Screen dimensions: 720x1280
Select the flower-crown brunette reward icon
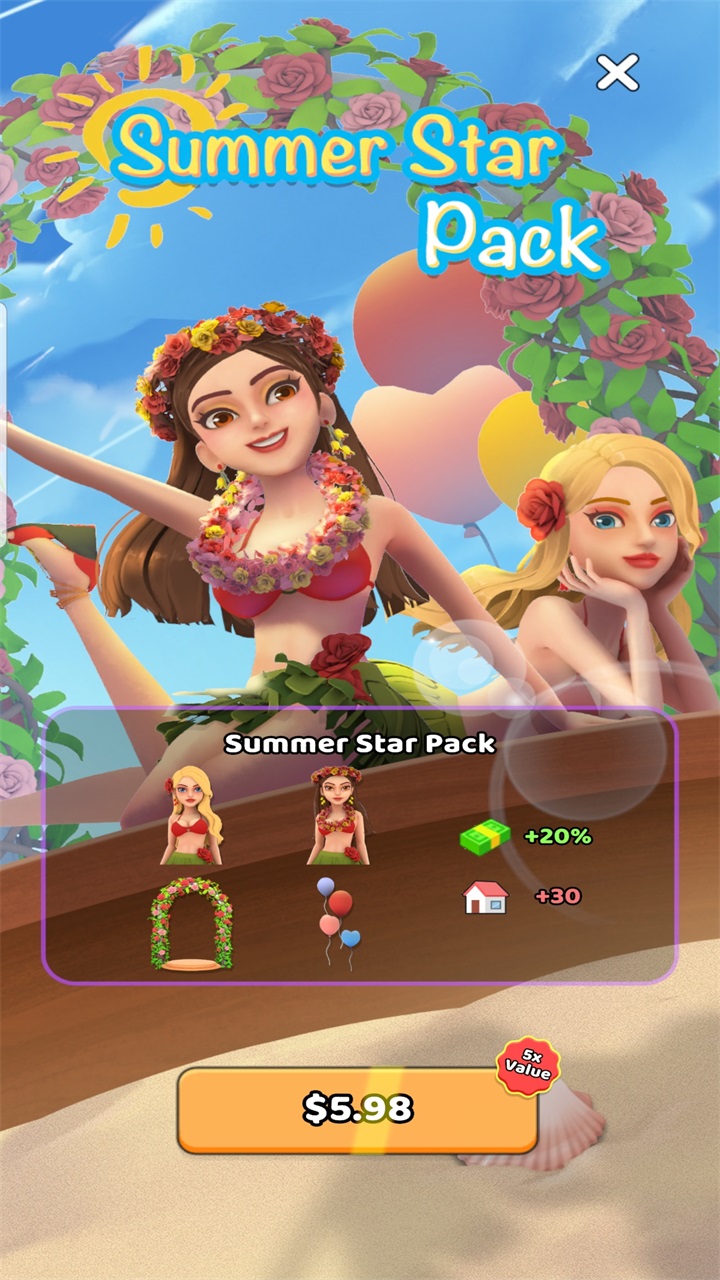click(338, 816)
